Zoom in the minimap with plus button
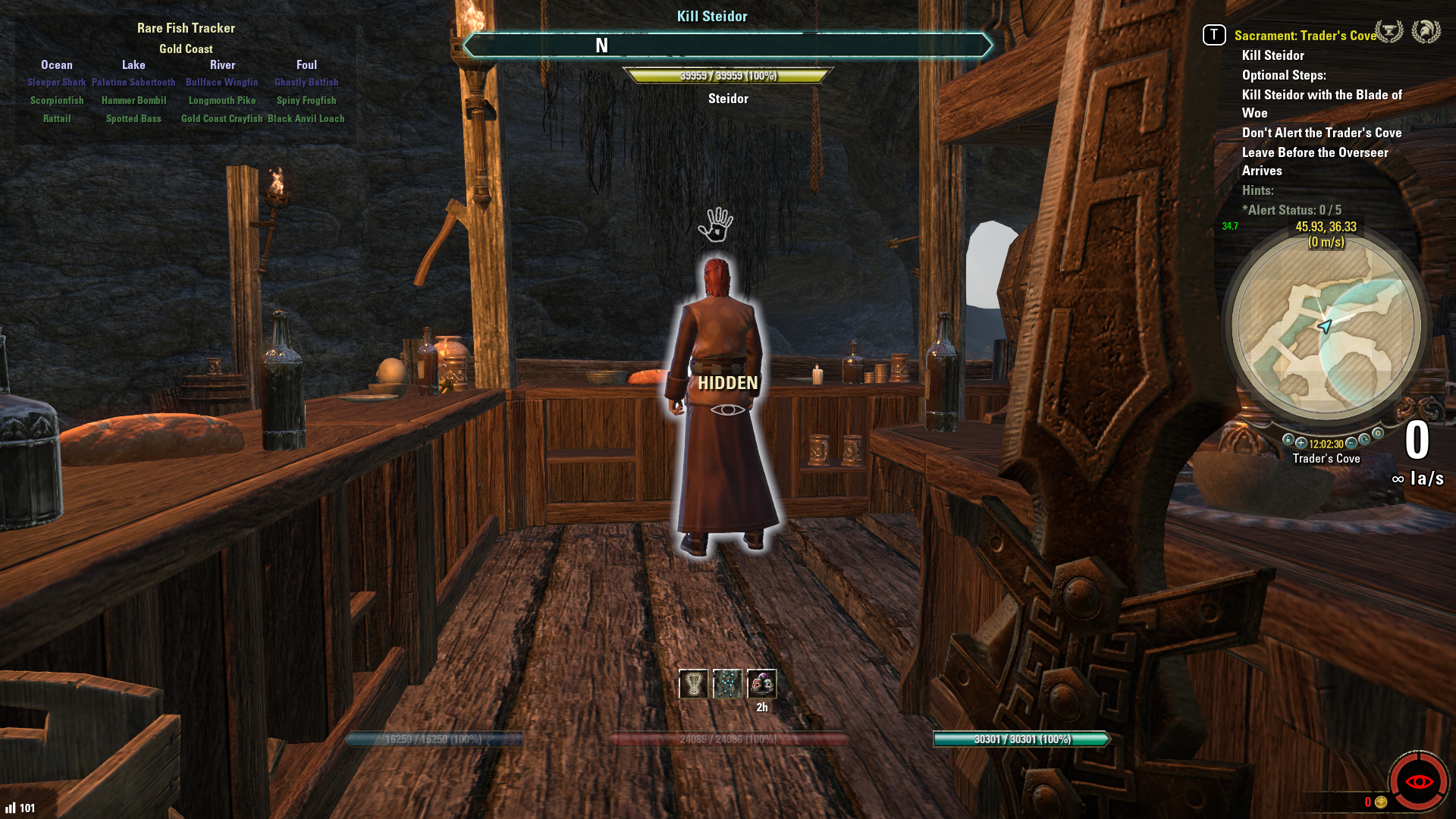This screenshot has height=819, width=1456. coord(1301,443)
